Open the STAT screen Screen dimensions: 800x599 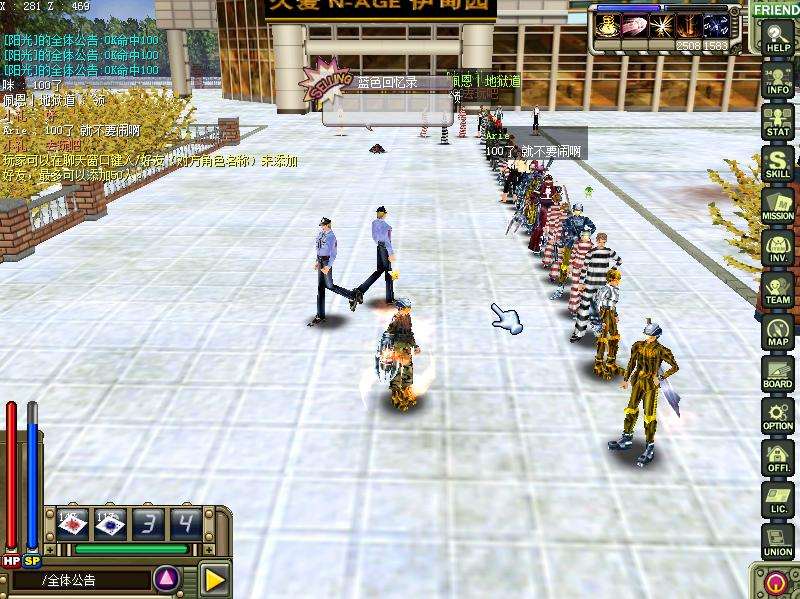pos(777,122)
